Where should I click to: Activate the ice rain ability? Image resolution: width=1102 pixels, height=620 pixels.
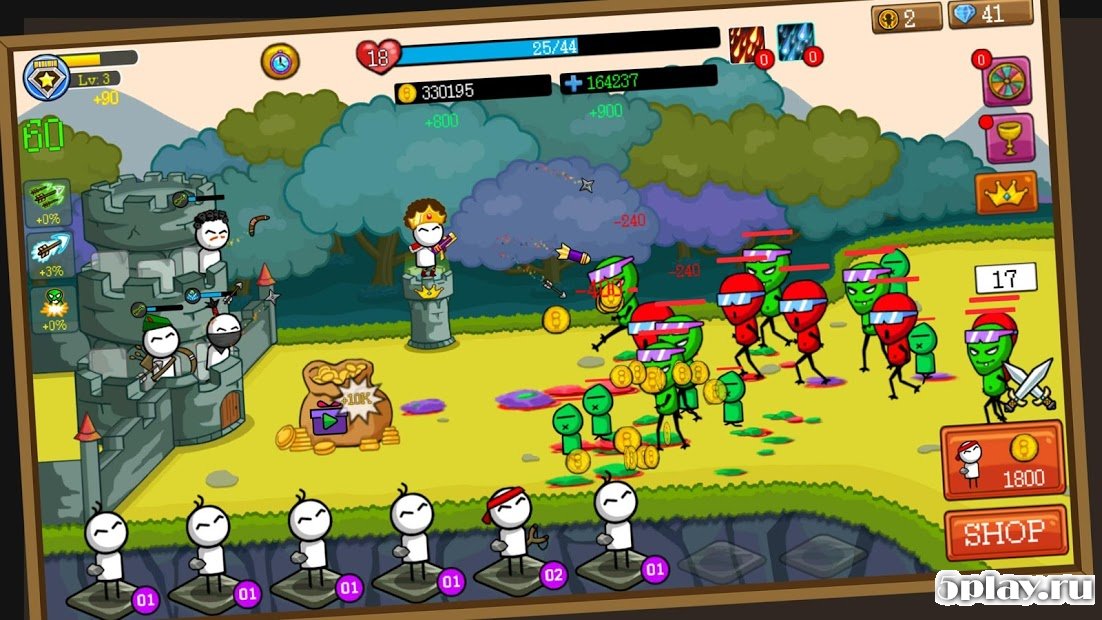click(x=796, y=43)
